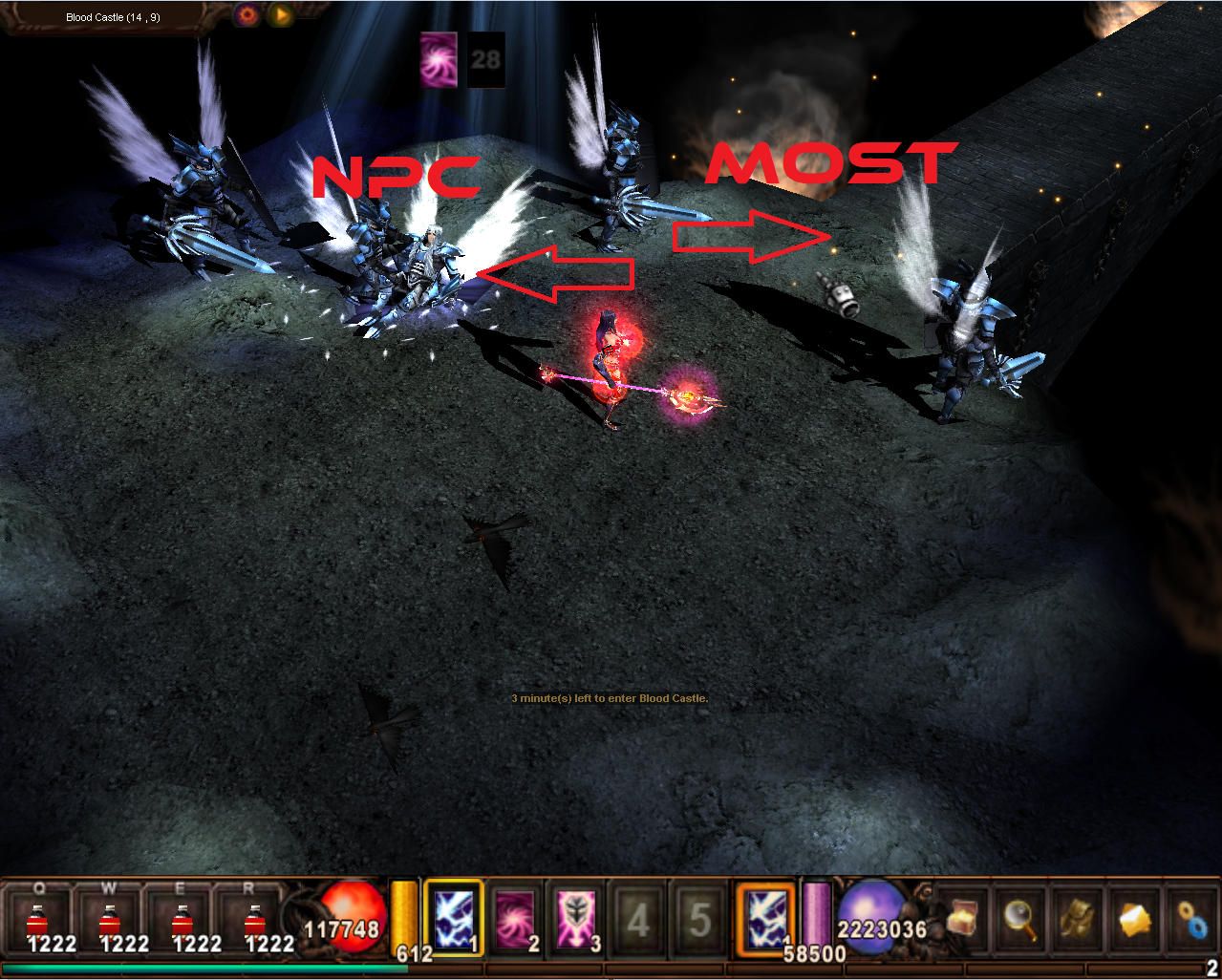Image resolution: width=1222 pixels, height=980 pixels.
Task: Select the lightning skill in slot 1
Action: click(x=454, y=917)
